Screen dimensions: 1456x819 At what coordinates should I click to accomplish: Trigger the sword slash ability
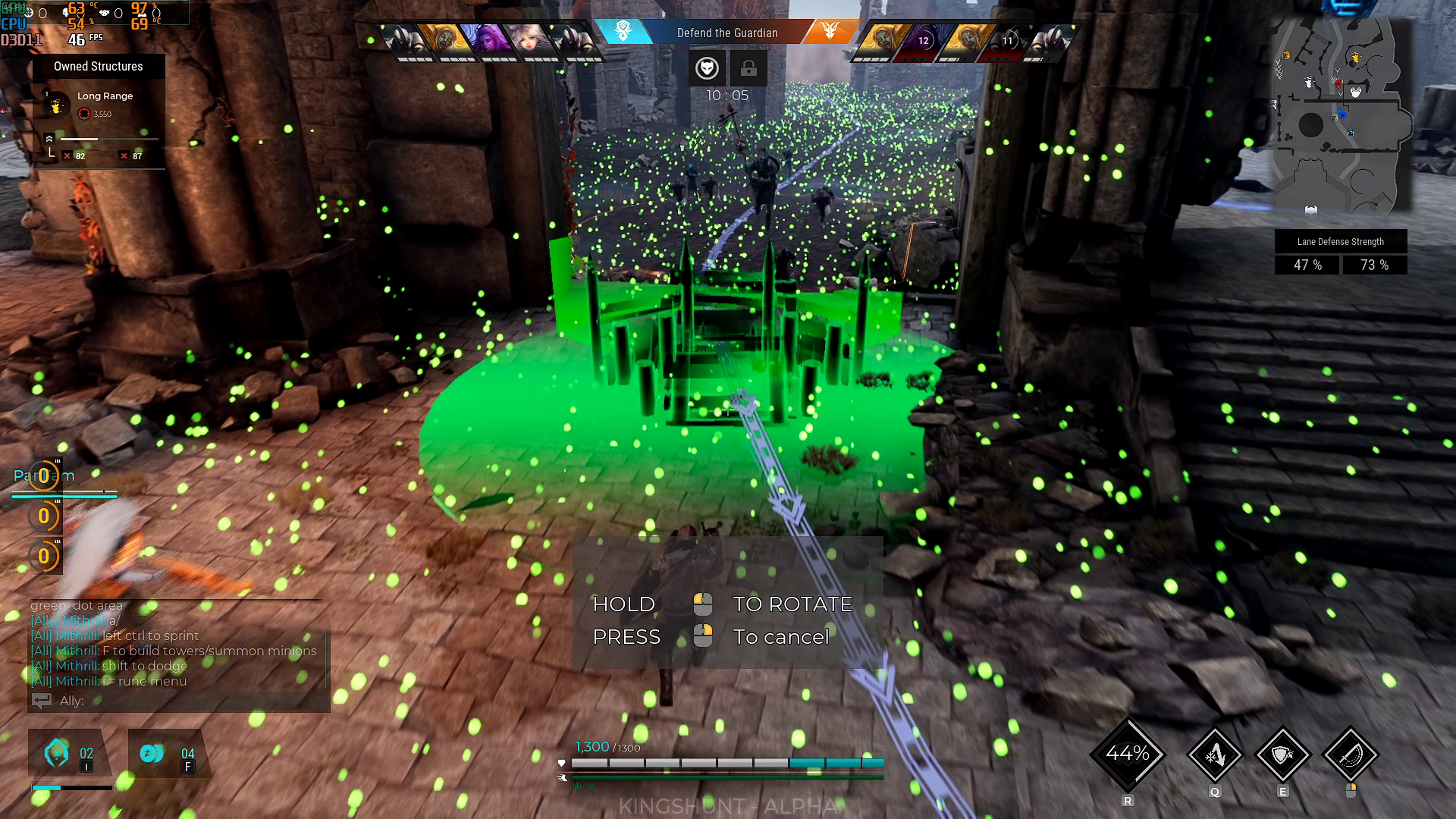1350,755
